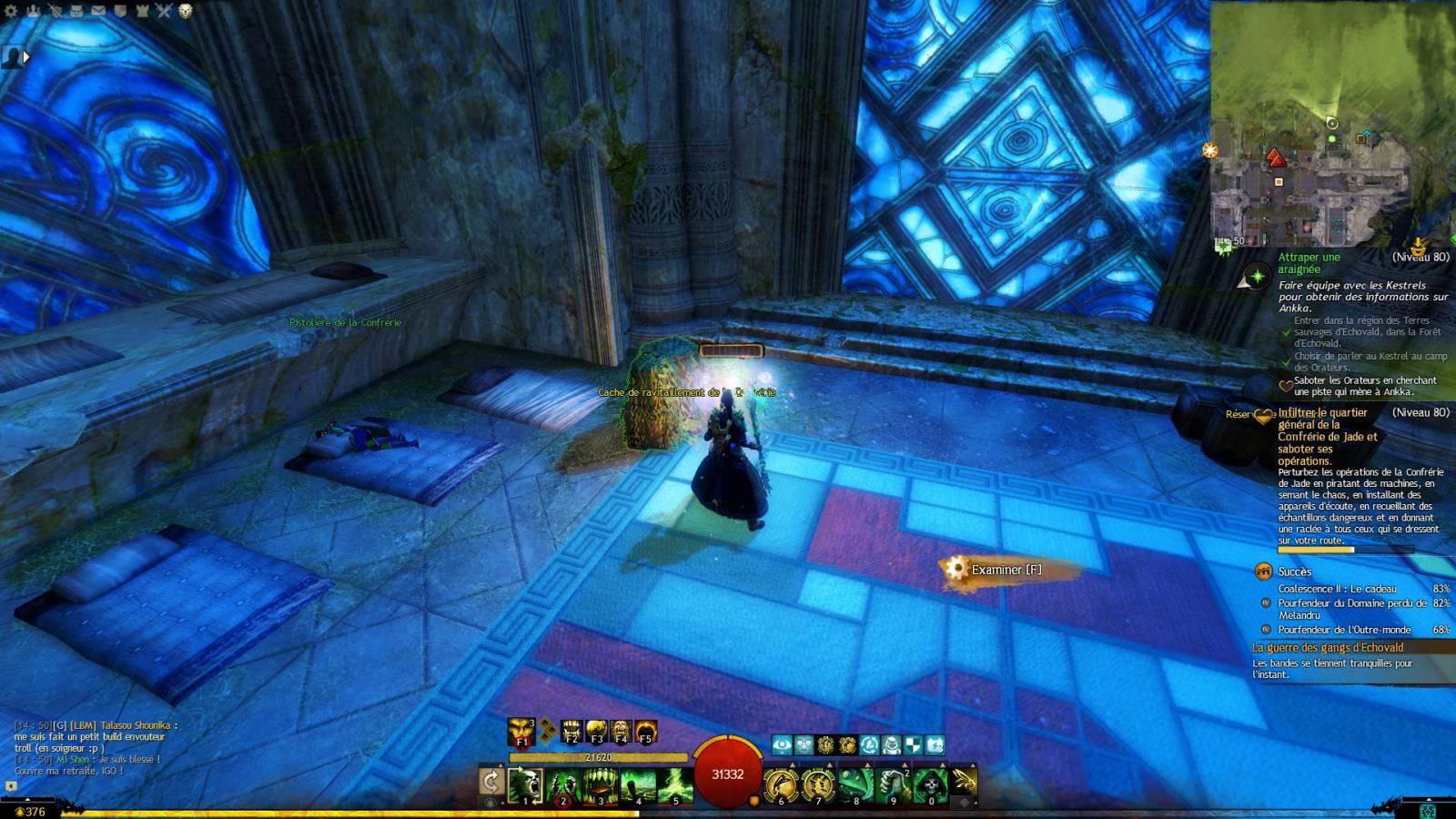Open the contacts and LFG panel
1456x819 pixels.
click(33, 11)
